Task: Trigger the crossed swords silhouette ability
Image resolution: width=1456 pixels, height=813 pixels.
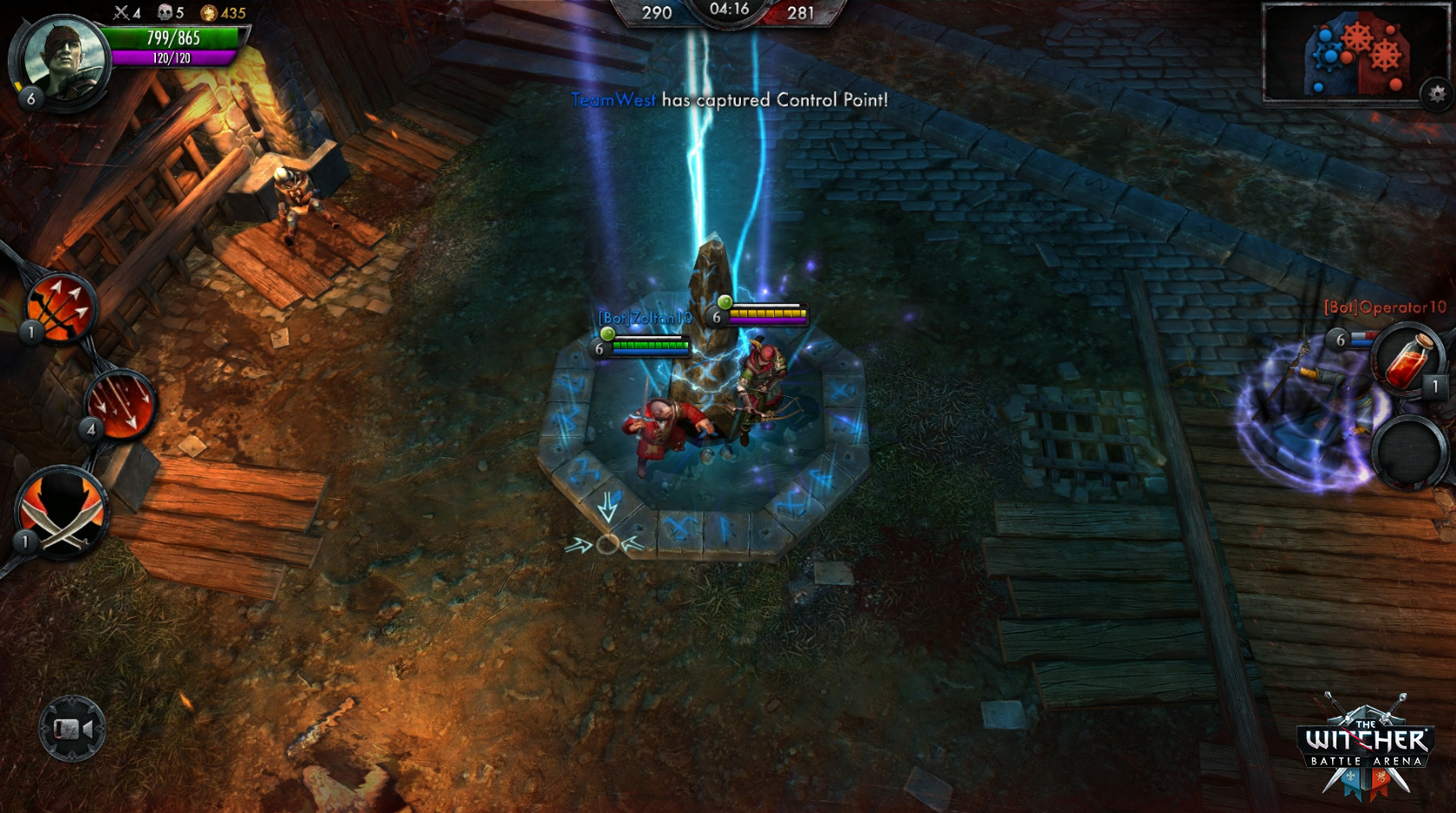Action: click(x=62, y=513)
